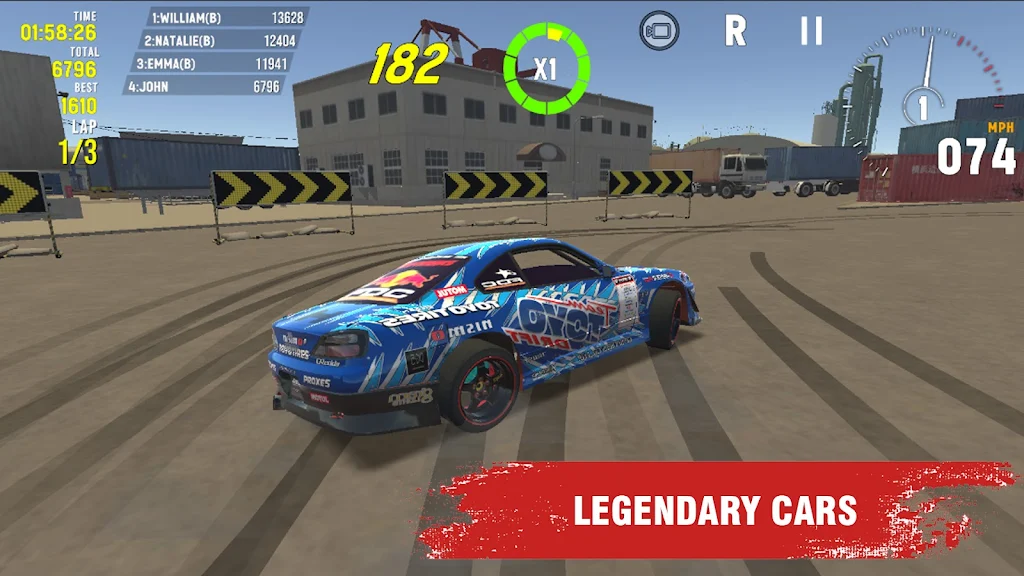Pause the race

(811, 31)
